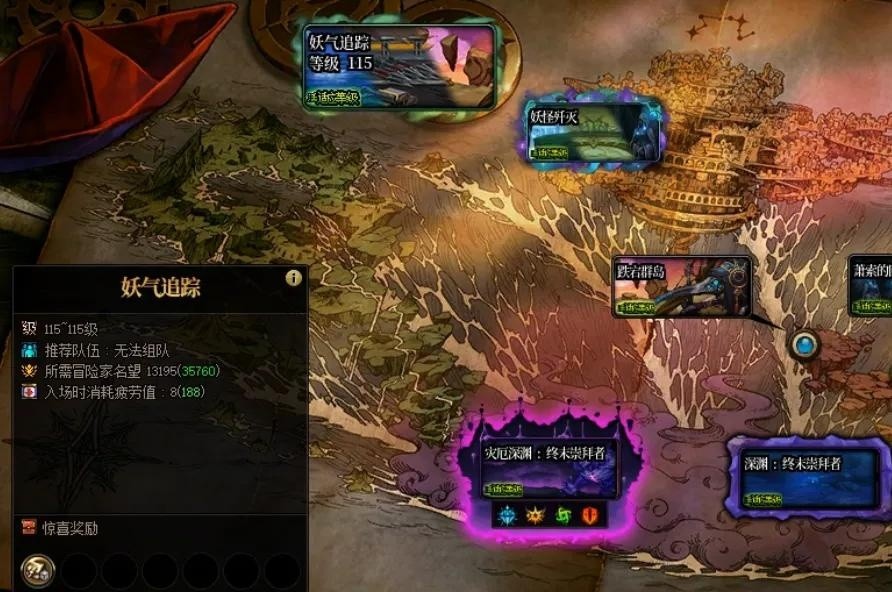Screen dimensions: 892x592
Task: Click the orange sun icon under 灾厄深渊
Action: tap(535, 515)
